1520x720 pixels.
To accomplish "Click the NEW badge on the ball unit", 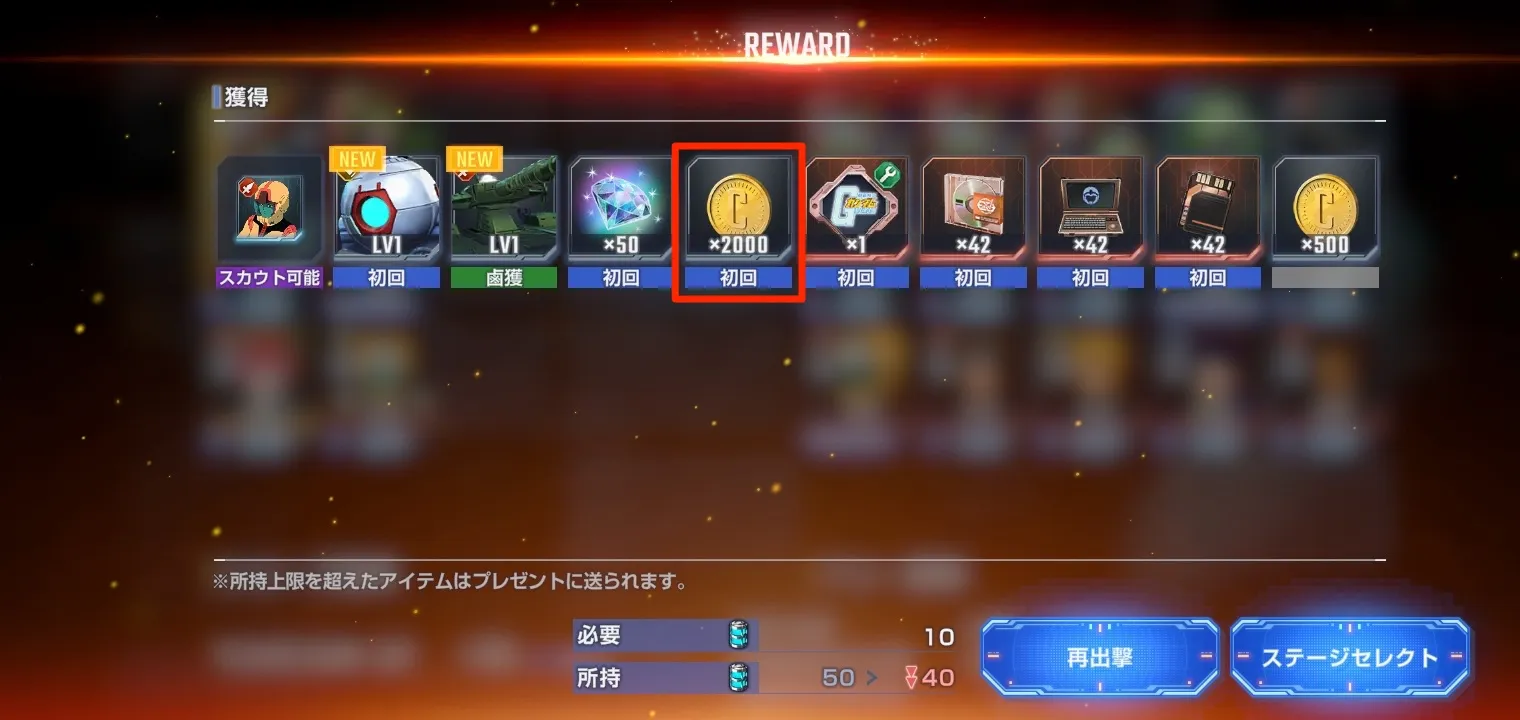I will click(357, 158).
